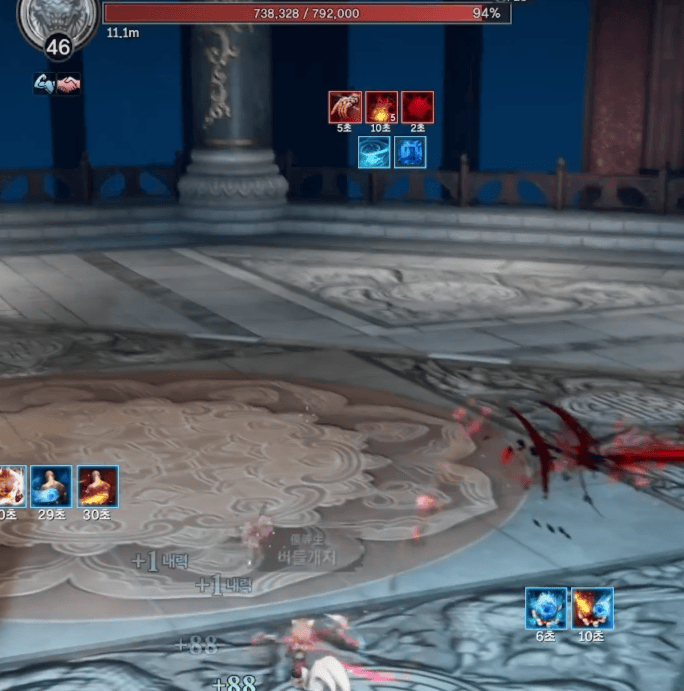The height and width of the screenshot is (691, 684).
Task: Select the pink handshake status icon
Action: [68, 84]
